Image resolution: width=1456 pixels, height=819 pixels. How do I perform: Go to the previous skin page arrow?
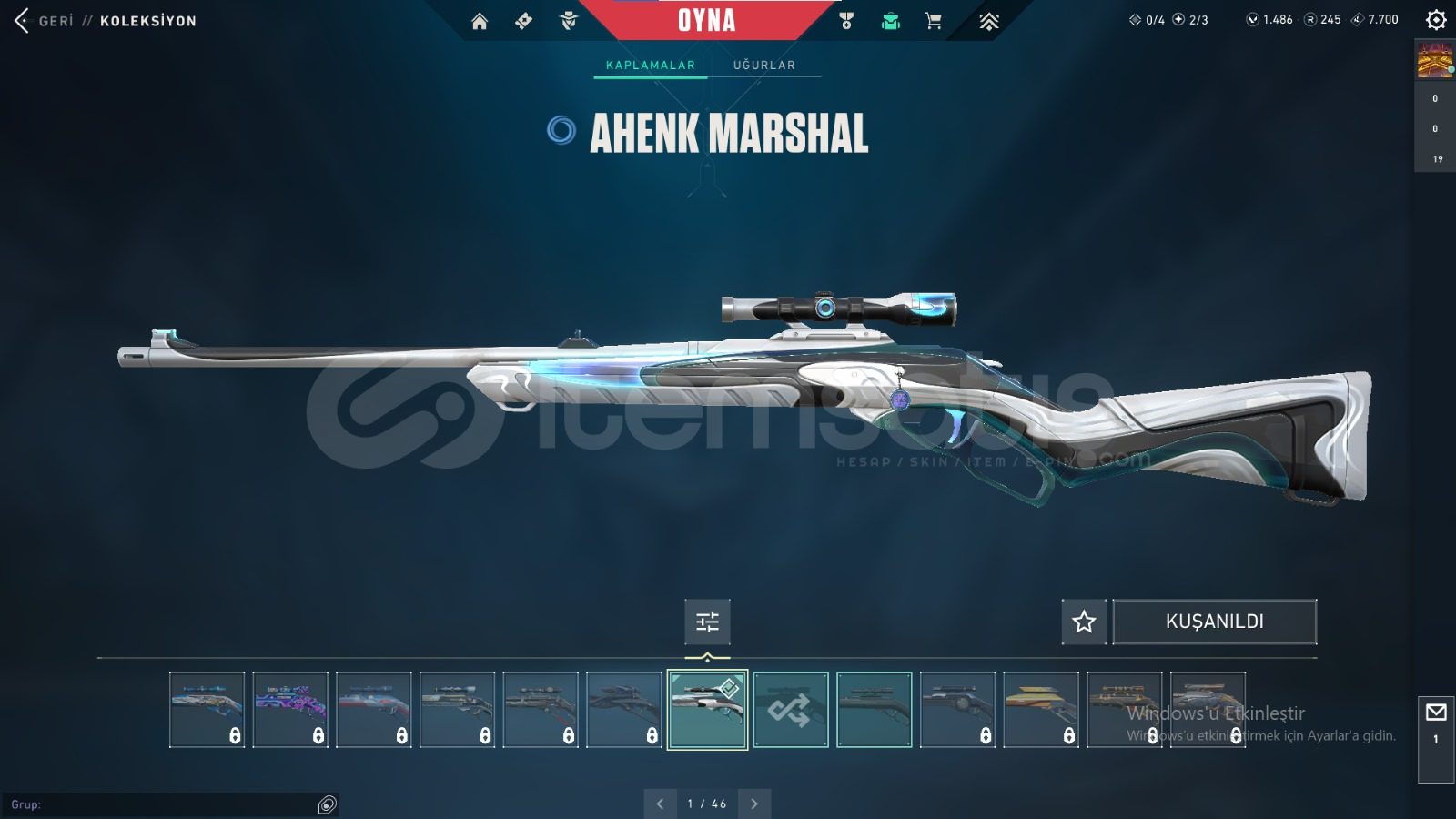(x=660, y=804)
